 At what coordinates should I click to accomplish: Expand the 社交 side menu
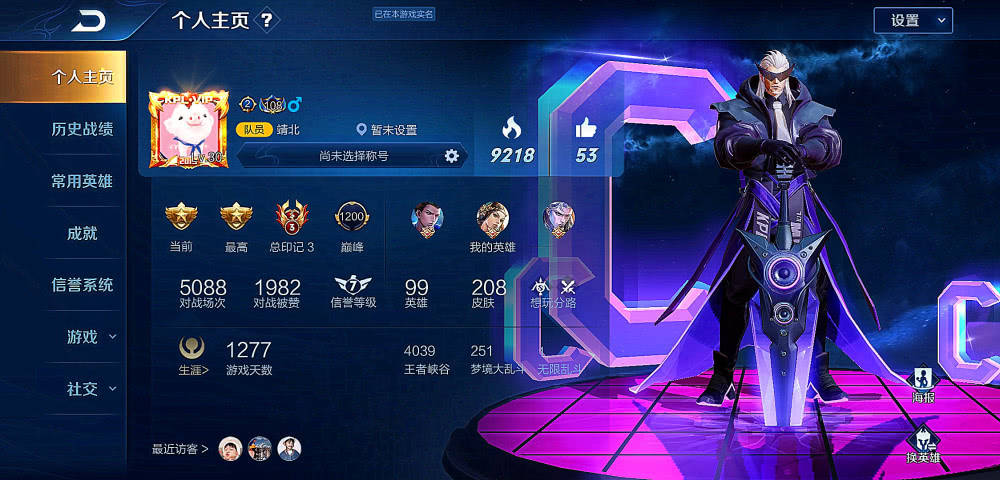[90, 389]
